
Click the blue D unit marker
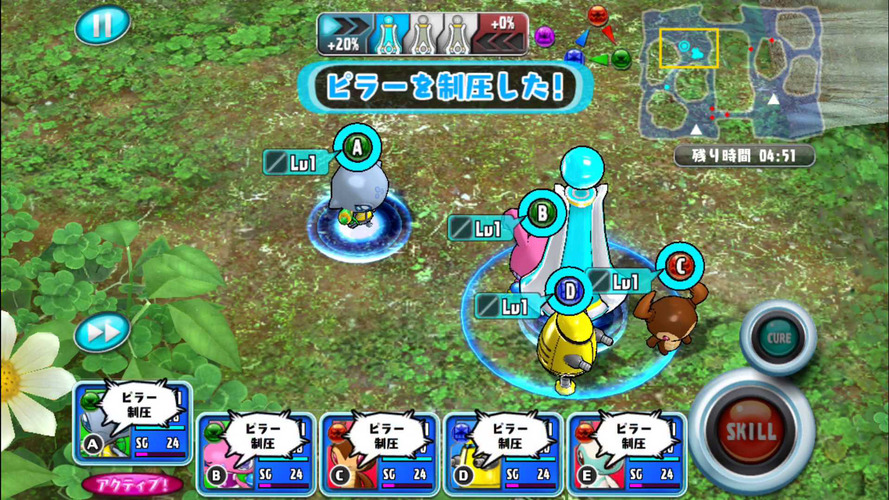pyautogui.click(x=569, y=292)
